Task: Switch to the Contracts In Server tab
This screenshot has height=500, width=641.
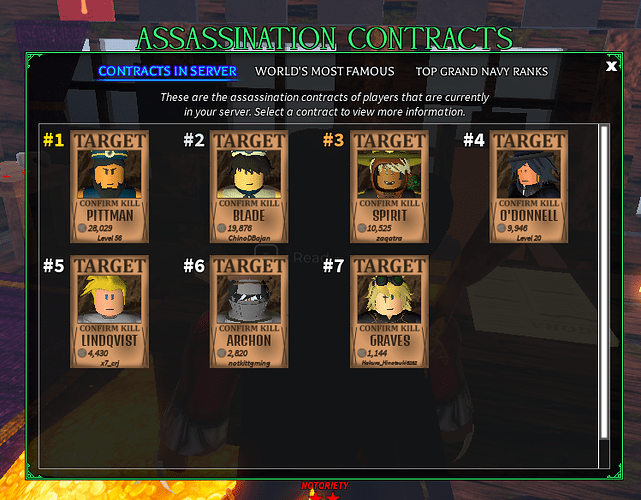Action: pos(167,72)
